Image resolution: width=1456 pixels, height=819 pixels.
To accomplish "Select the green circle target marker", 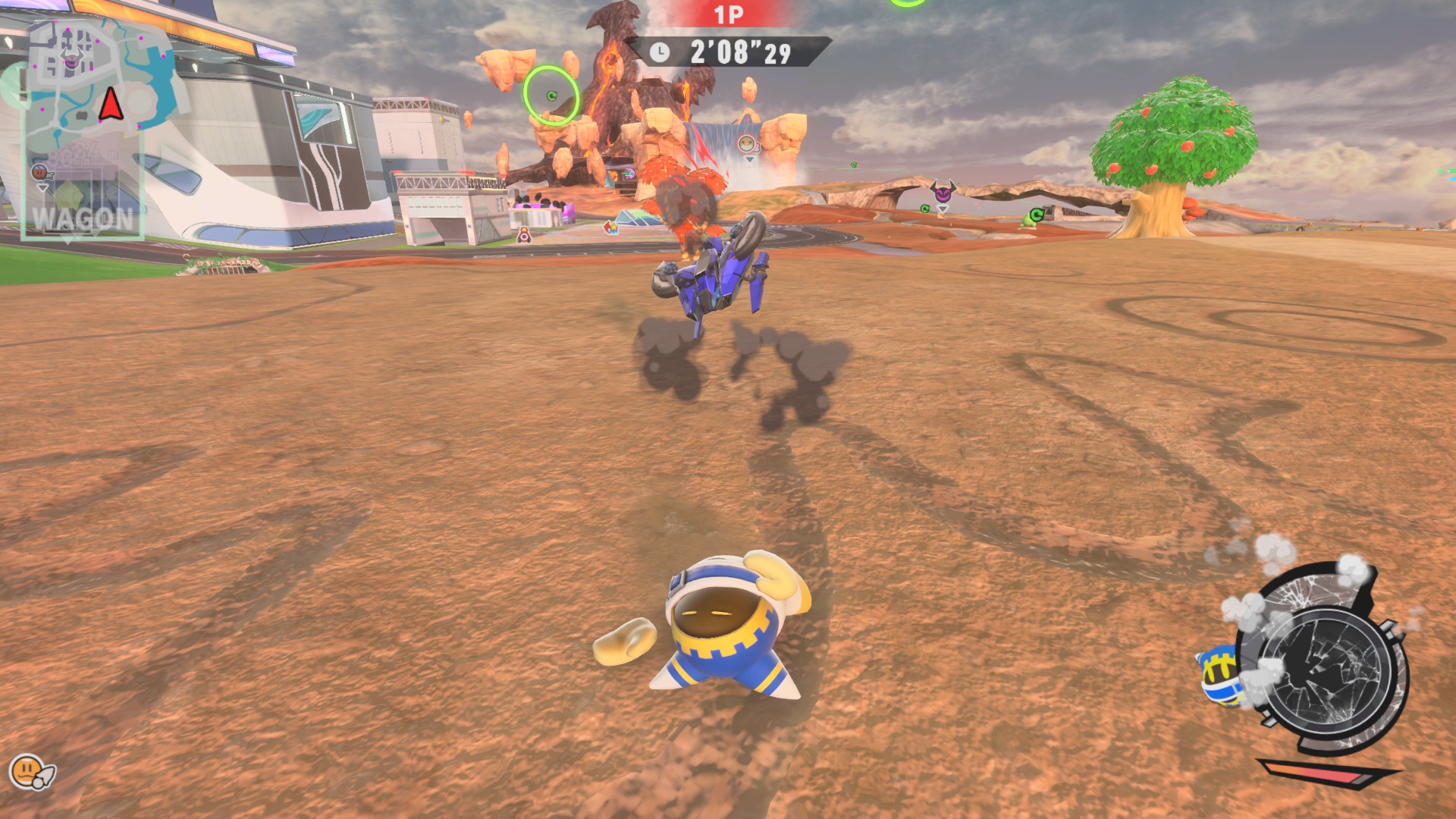I will (x=551, y=96).
